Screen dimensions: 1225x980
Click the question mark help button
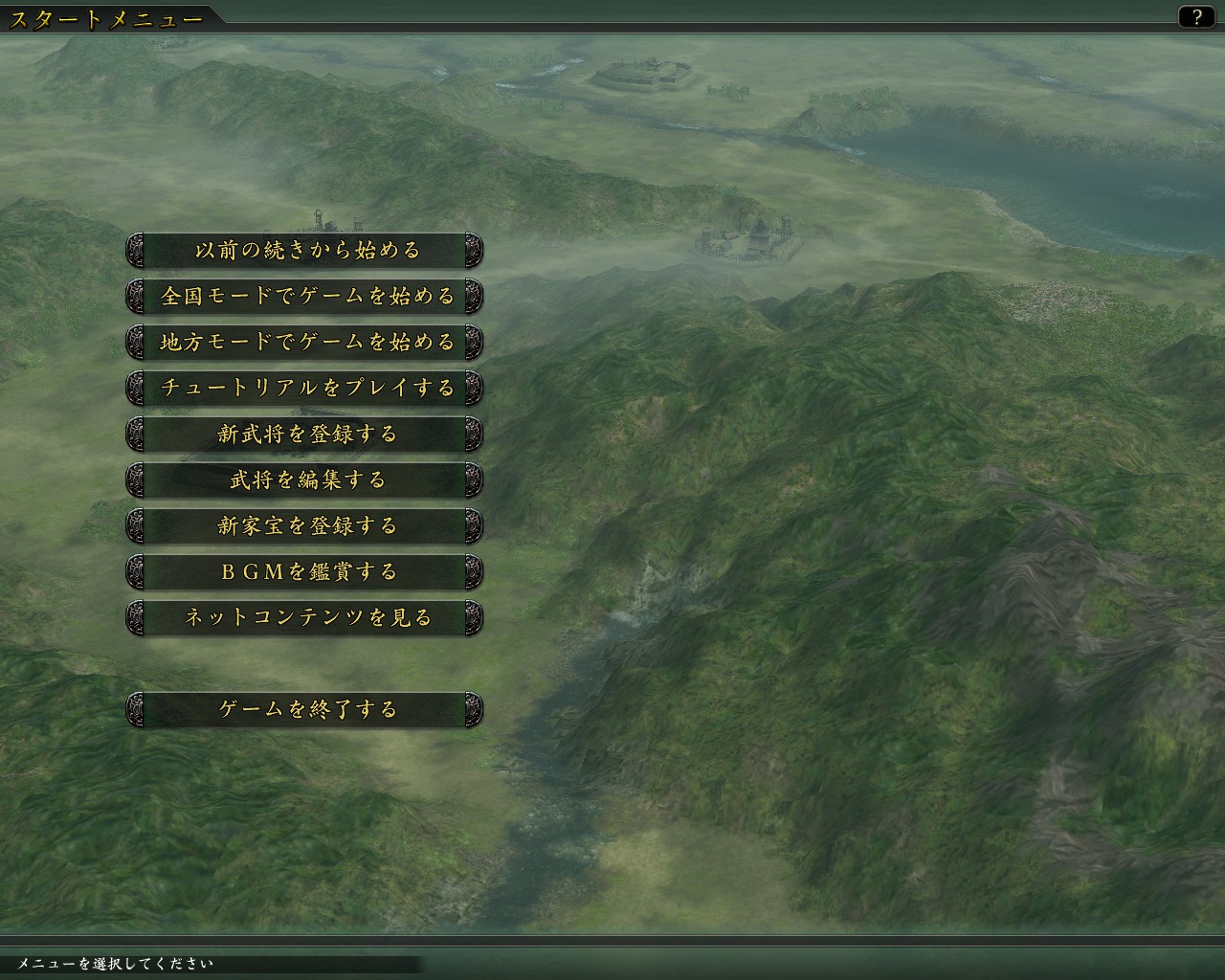[x=1196, y=17]
